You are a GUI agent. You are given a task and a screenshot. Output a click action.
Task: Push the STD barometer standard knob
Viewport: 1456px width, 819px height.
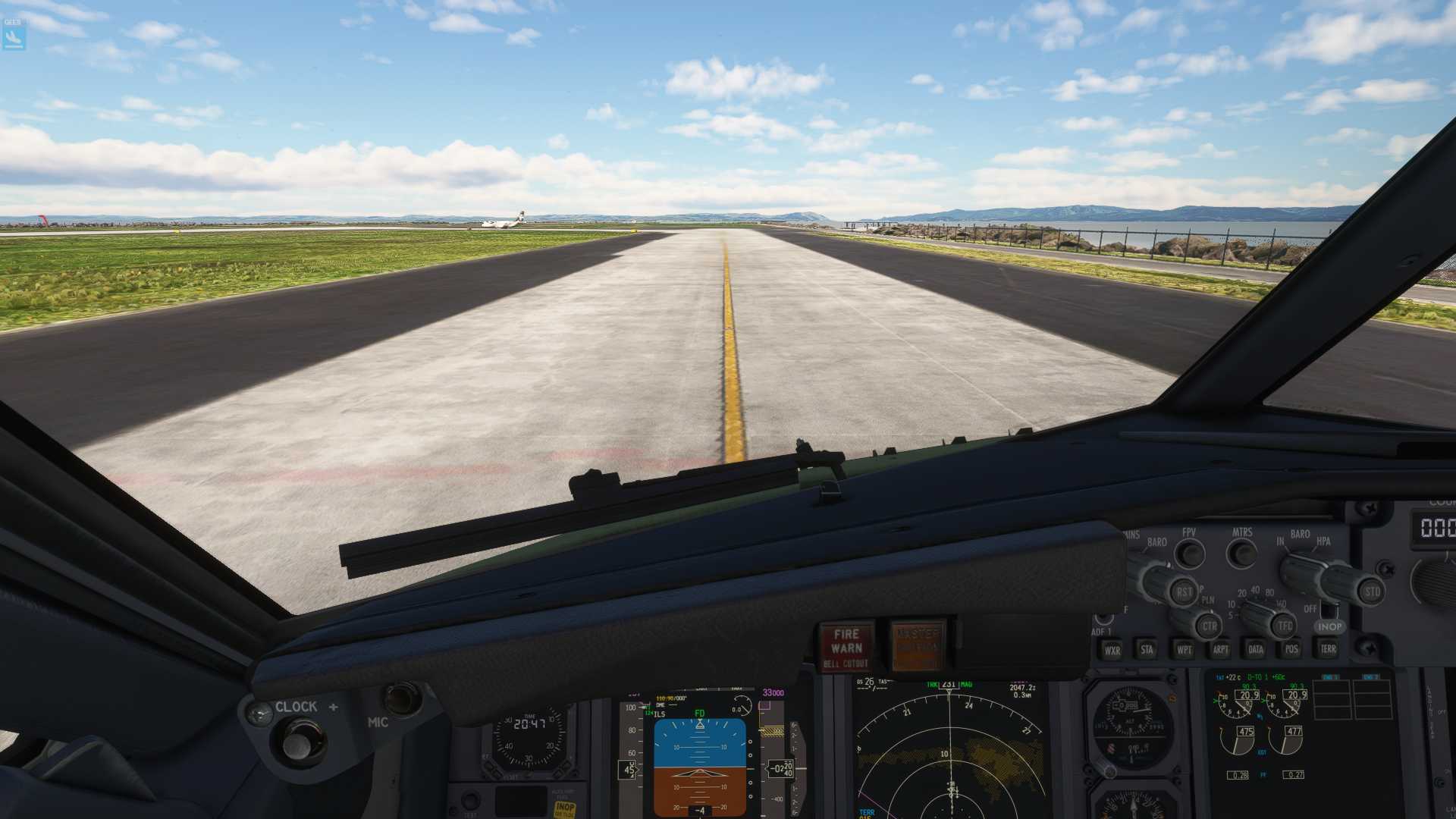pyautogui.click(x=1371, y=591)
